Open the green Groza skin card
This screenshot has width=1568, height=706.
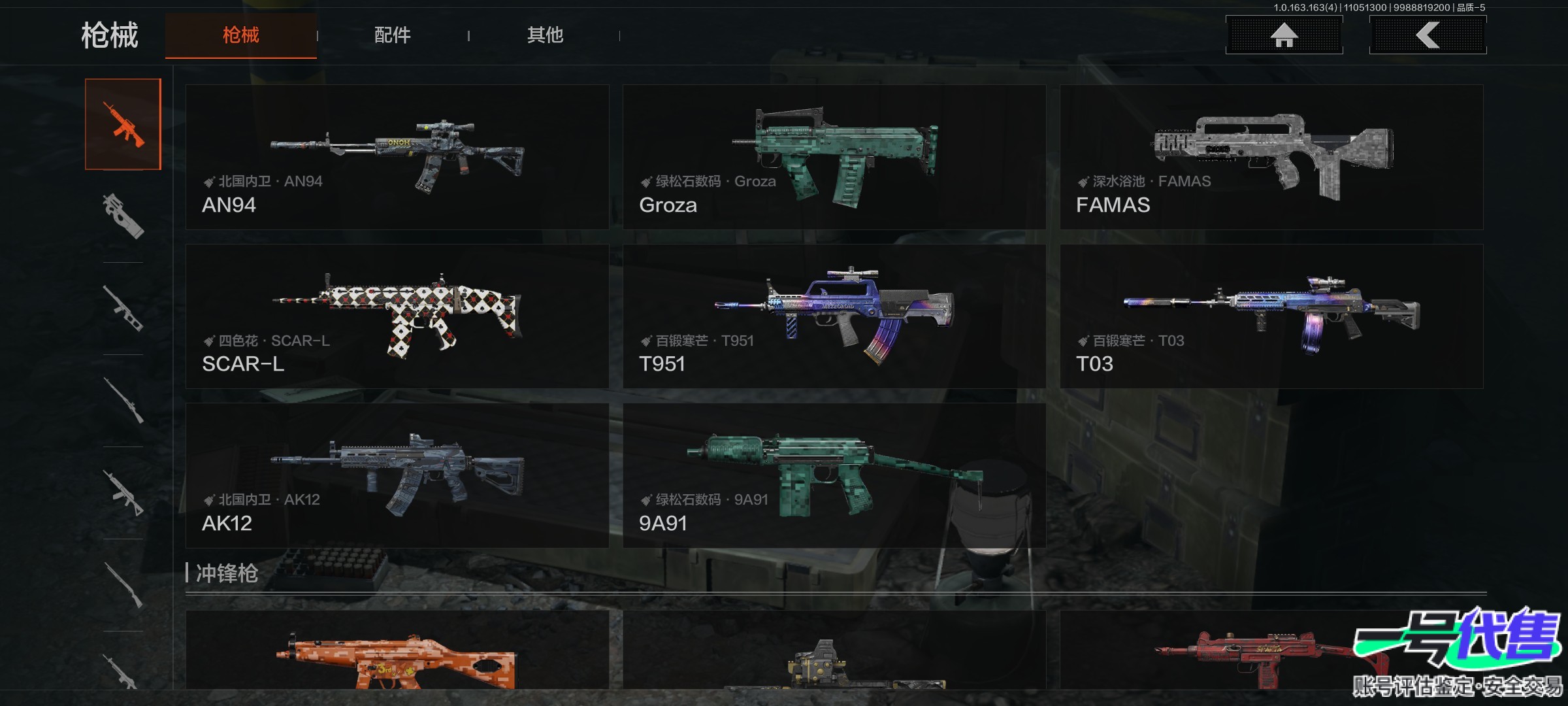[x=834, y=157]
